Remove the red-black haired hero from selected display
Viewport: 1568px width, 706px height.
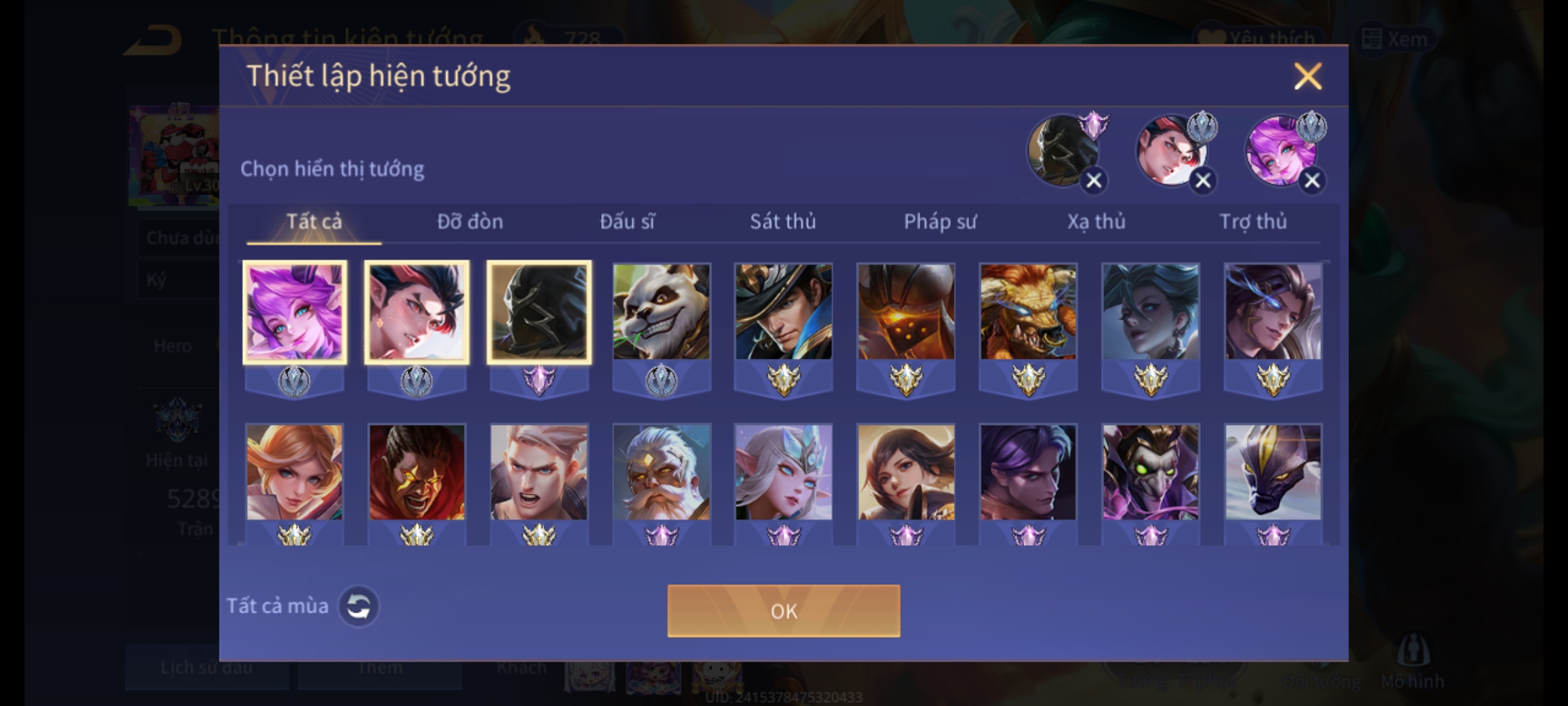coord(1203,180)
